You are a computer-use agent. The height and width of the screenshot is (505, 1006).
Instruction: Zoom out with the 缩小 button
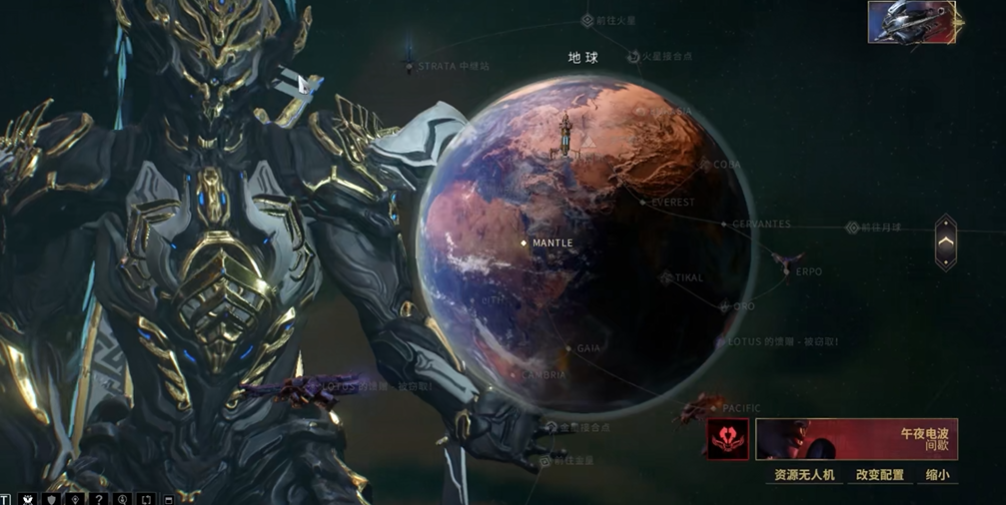[x=937, y=475]
